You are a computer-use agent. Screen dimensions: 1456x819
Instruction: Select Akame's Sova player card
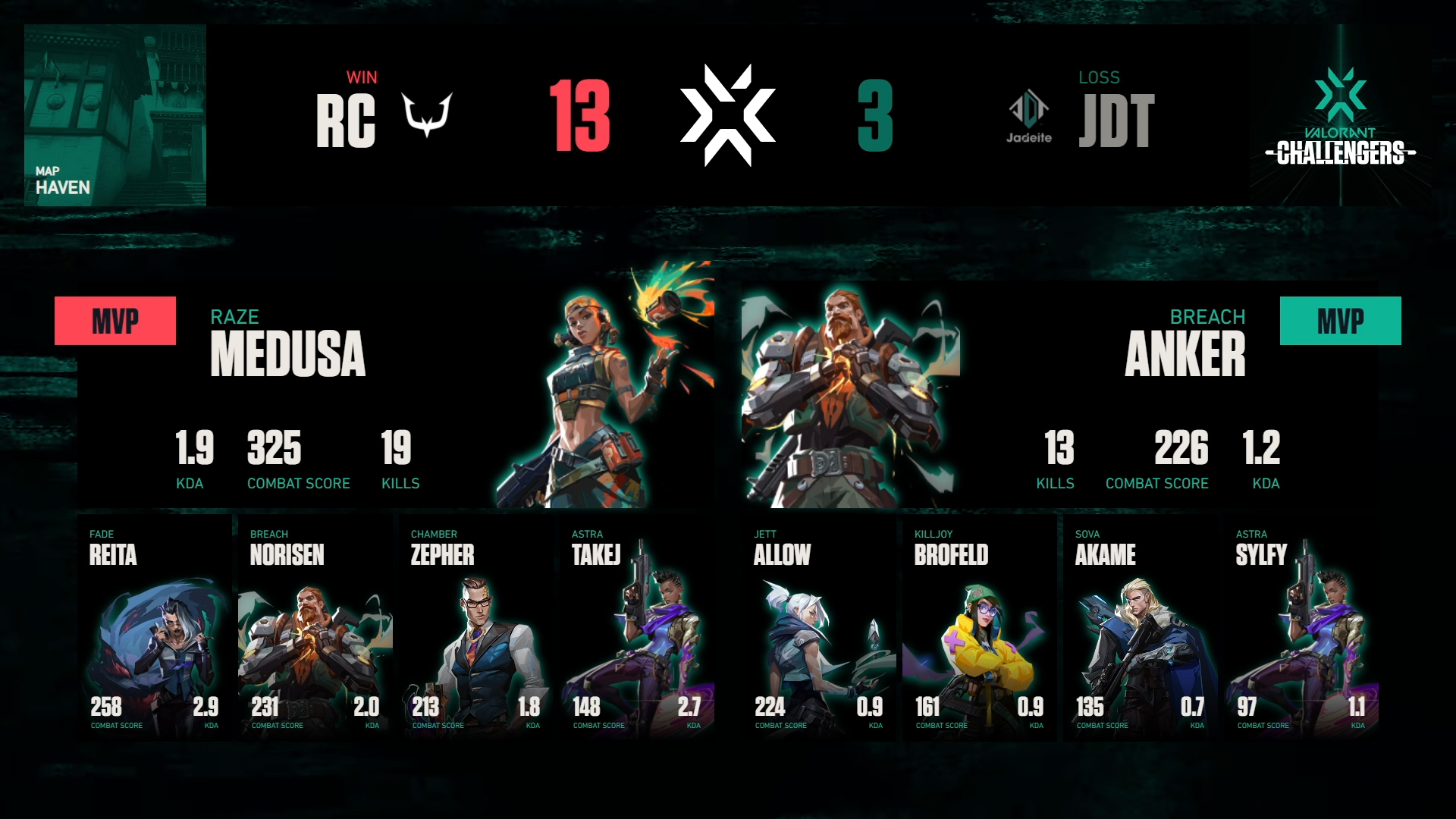click(1141, 628)
